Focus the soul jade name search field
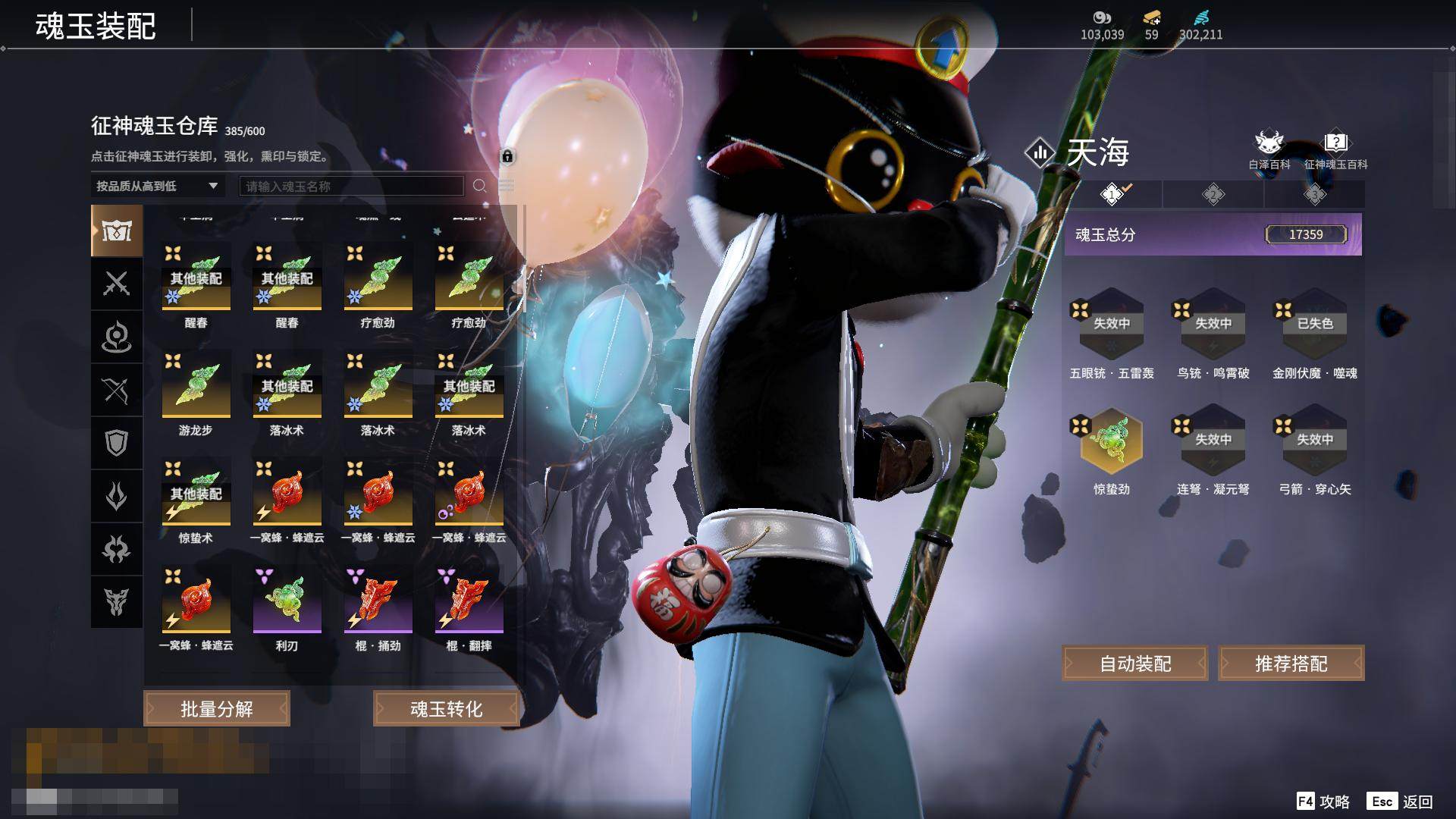Image resolution: width=1456 pixels, height=819 pixels. (351, 186)
